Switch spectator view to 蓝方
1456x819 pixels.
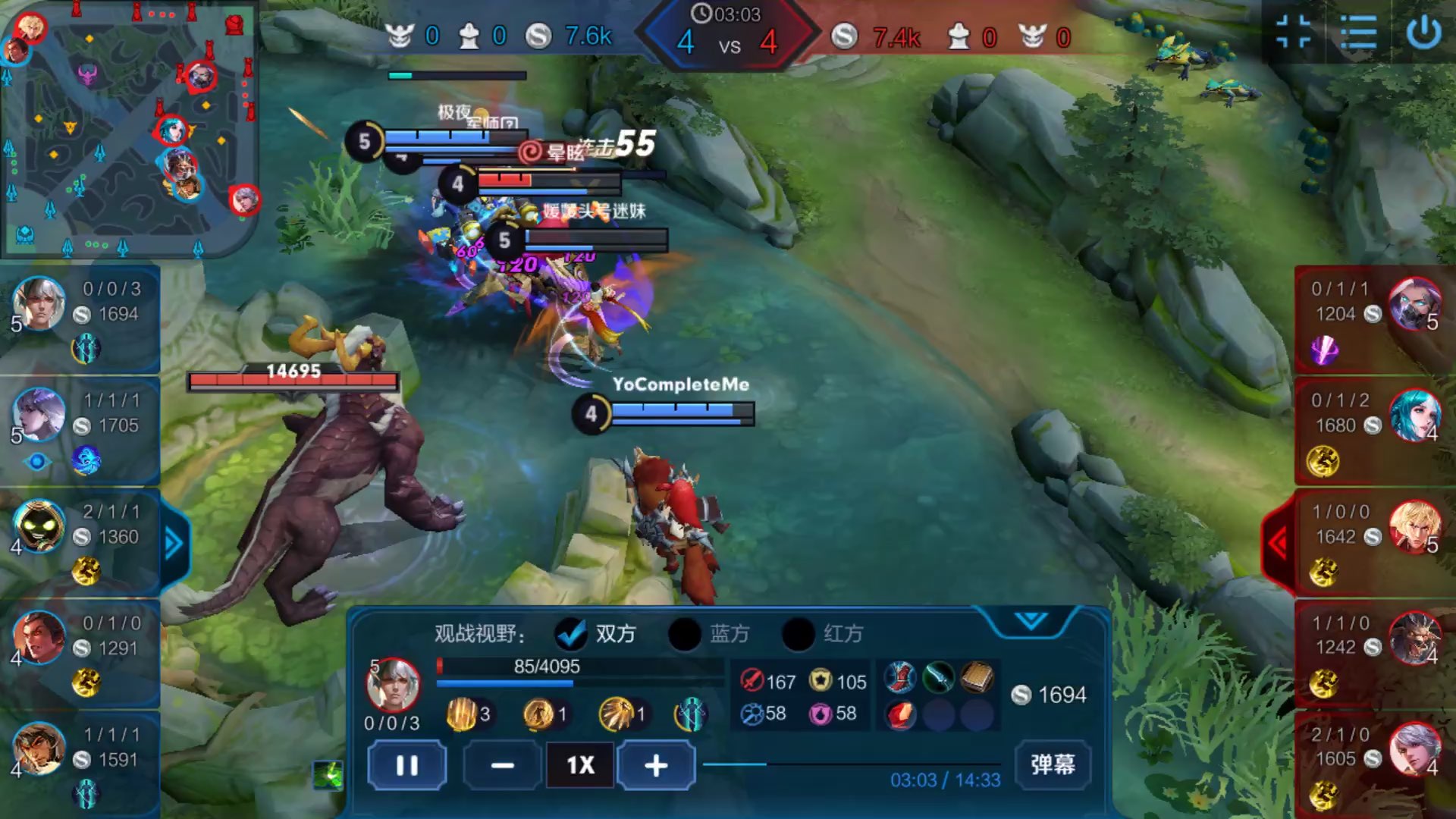pos(685,634)
